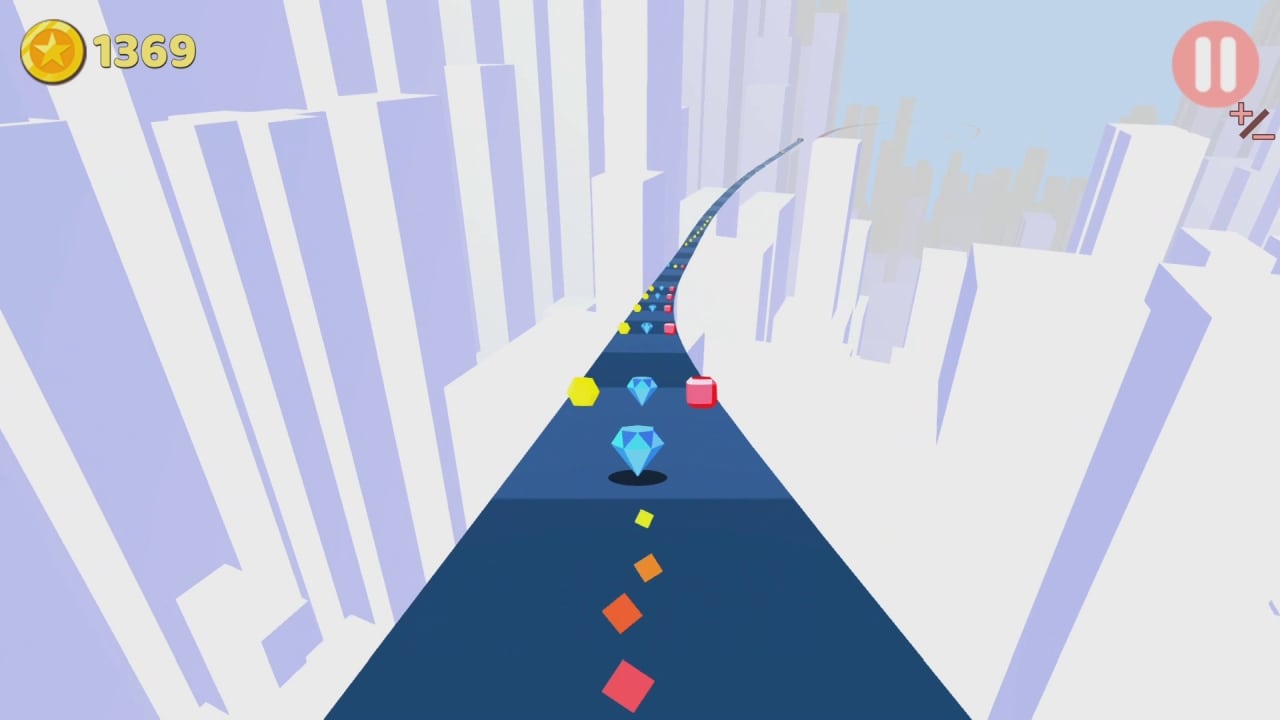
Task: Click the smaller blue diamond near the road bend
Action: pos(641,390)
